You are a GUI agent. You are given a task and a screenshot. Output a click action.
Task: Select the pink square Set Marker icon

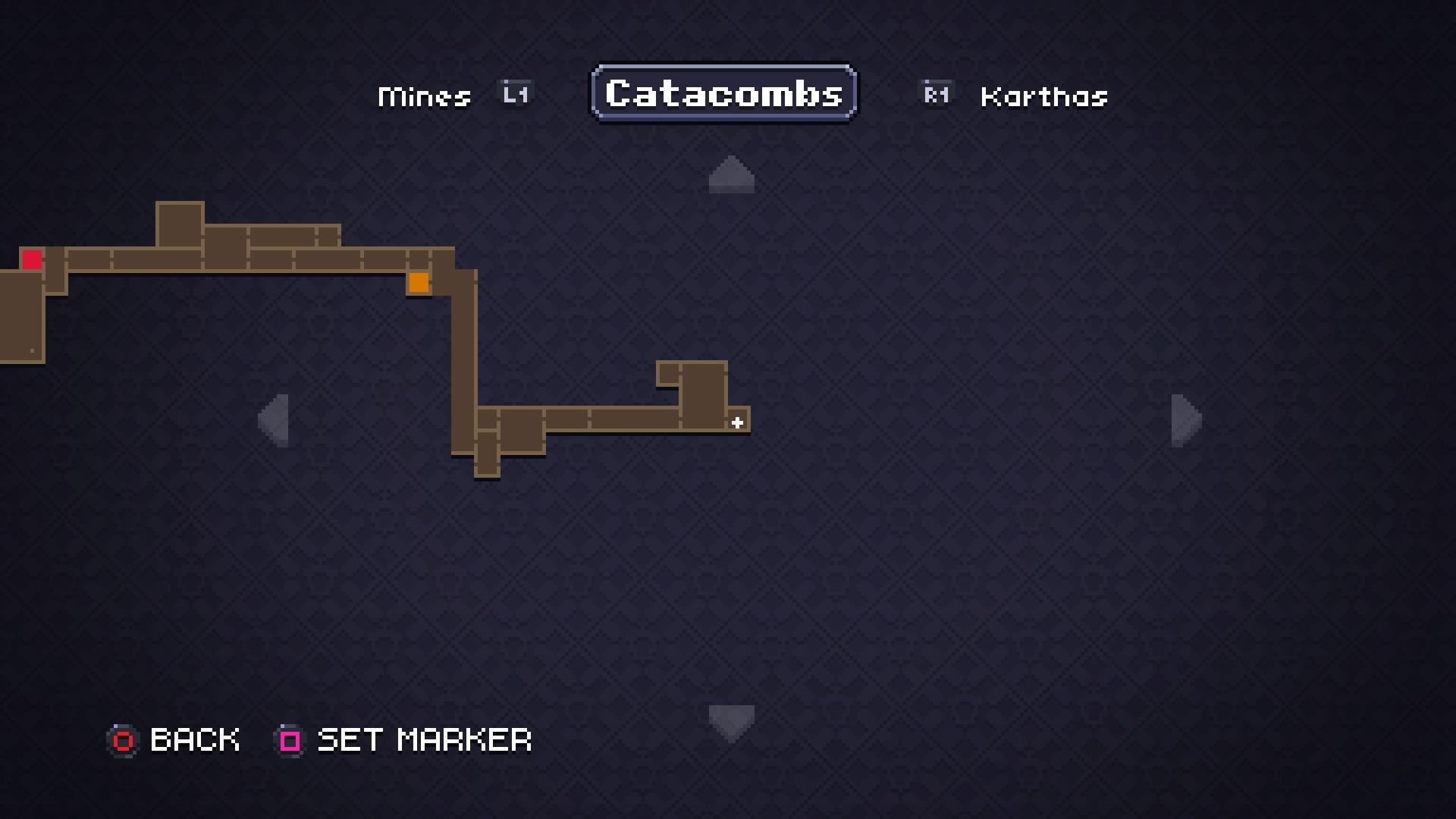click(289, 740)
